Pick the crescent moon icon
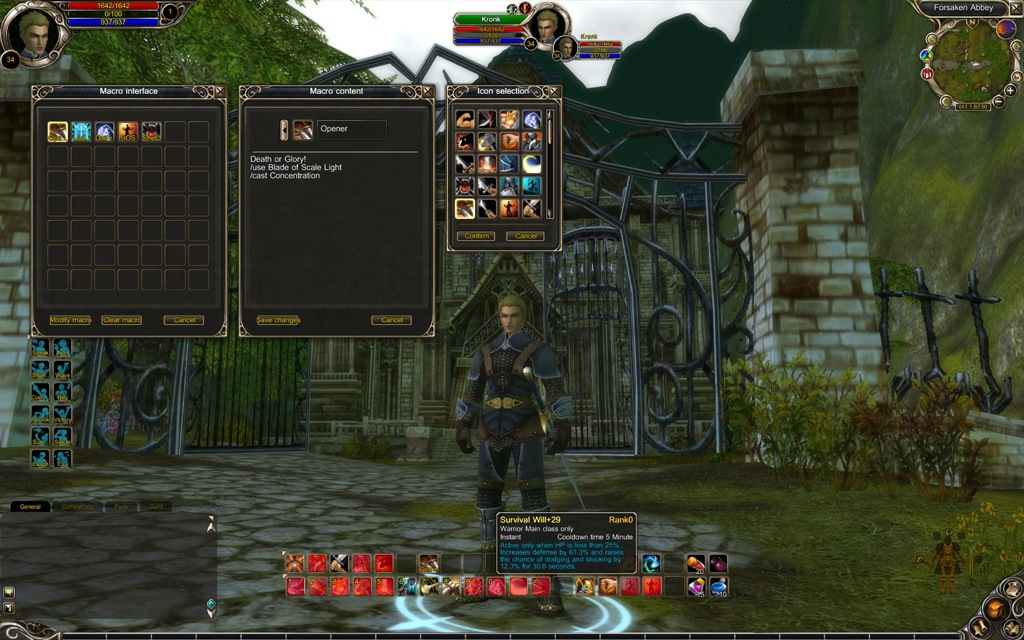Viewport: 1024px width, 640px height. point(532,164)
